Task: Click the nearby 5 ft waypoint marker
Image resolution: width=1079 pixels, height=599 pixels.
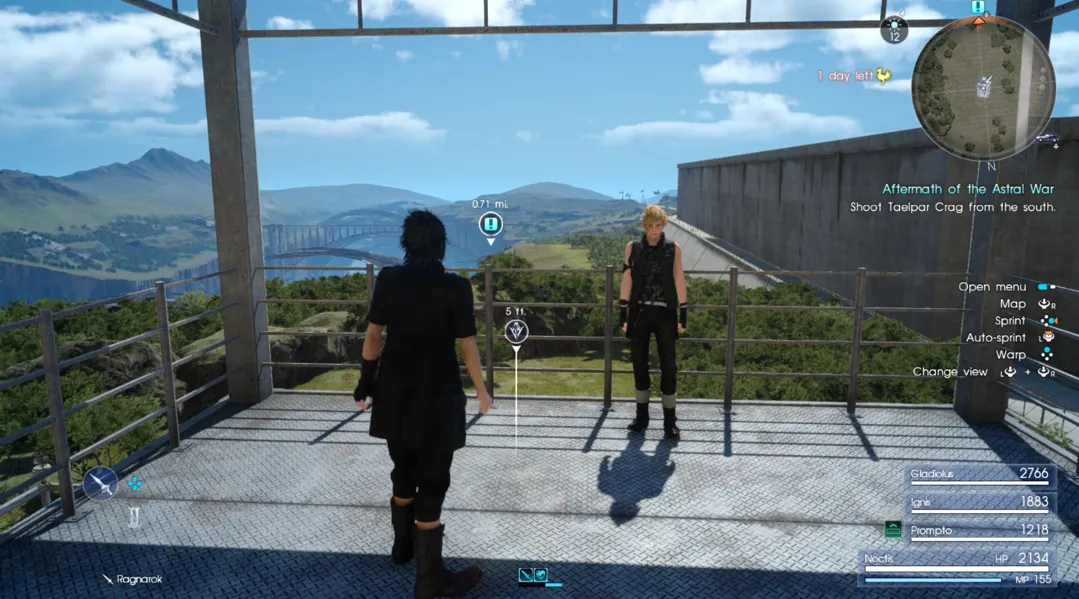Action: (516, 331)
